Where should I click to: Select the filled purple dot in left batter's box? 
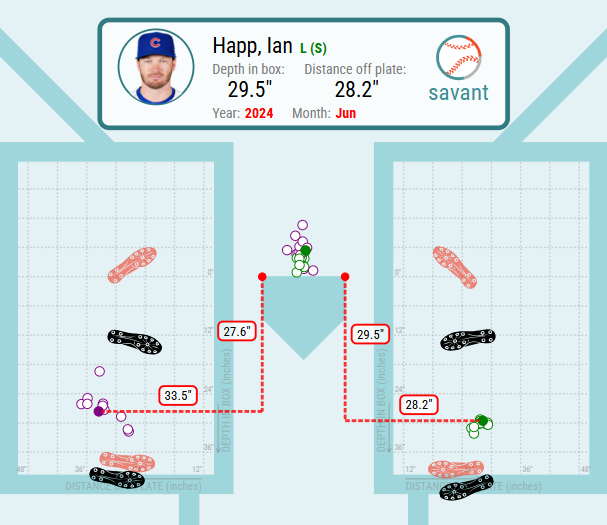pyautogui.click(x=98, y=411)
